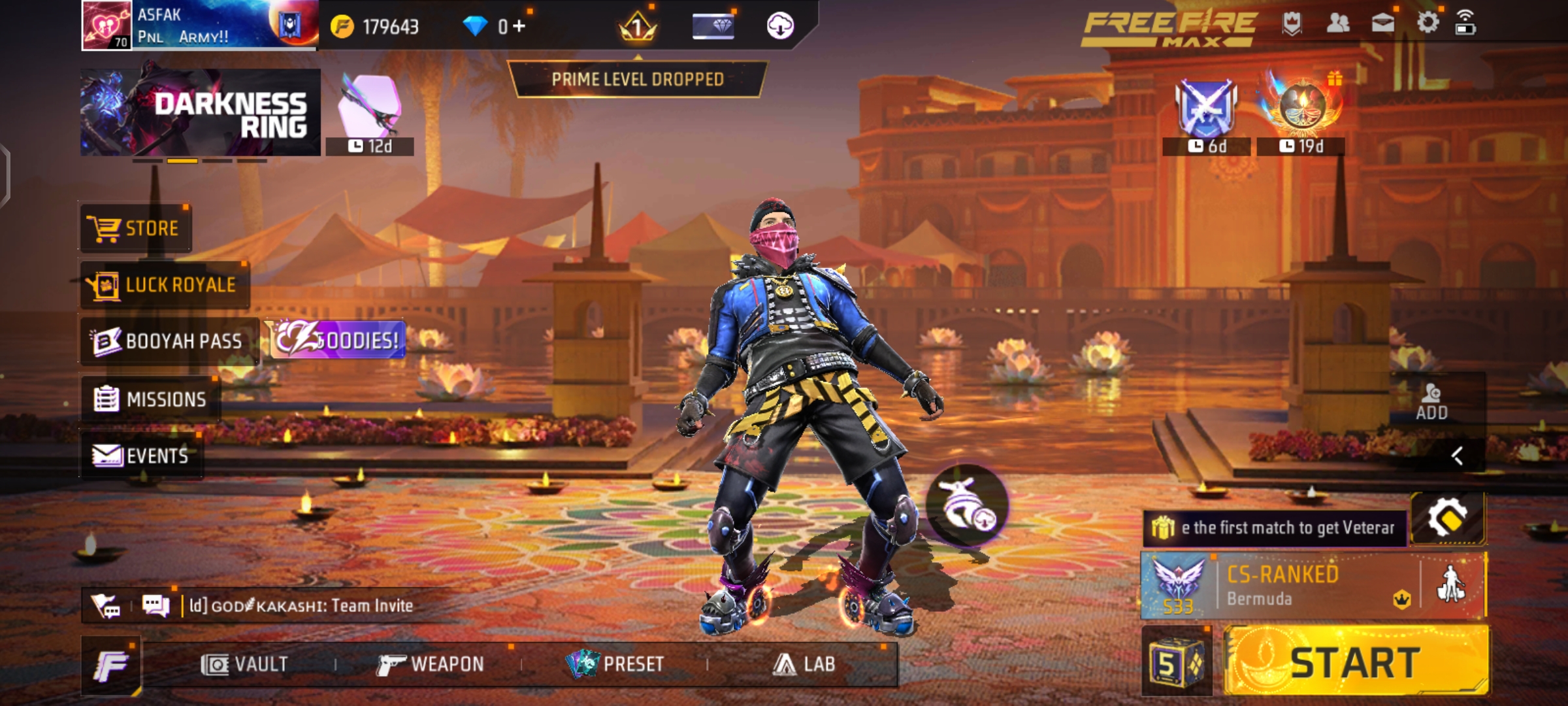Image resolution: width=1568 pixels, height=706 pixels.
Task: Open the Booyah Pass
Action: 169,341
